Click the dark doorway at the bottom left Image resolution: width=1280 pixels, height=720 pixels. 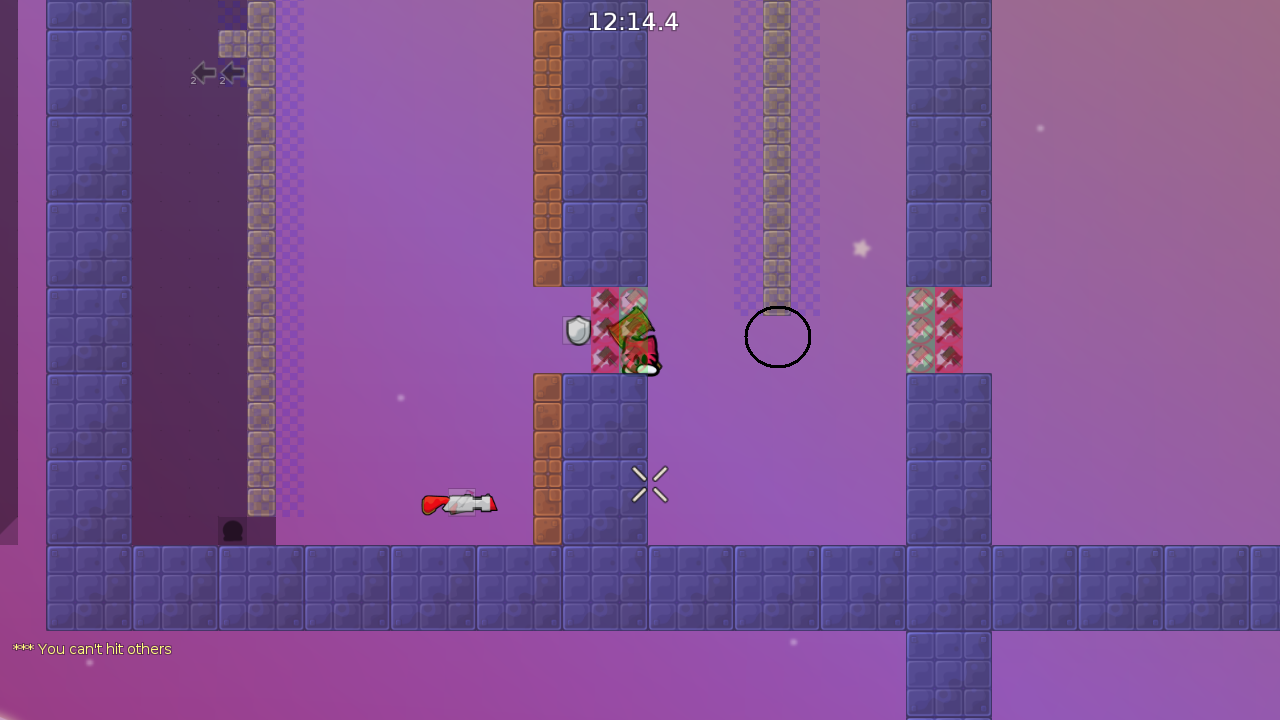[x=232, y=530]
